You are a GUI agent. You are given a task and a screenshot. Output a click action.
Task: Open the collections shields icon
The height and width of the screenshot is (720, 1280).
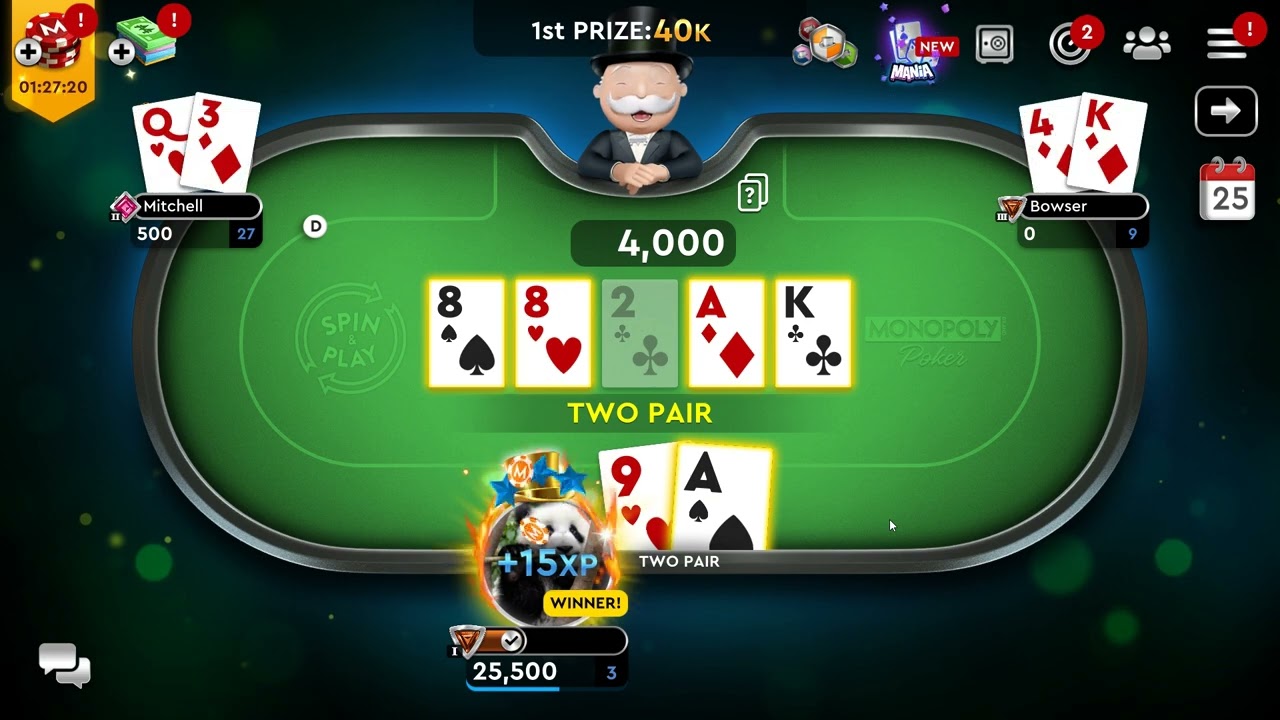(x=825, y=45)
